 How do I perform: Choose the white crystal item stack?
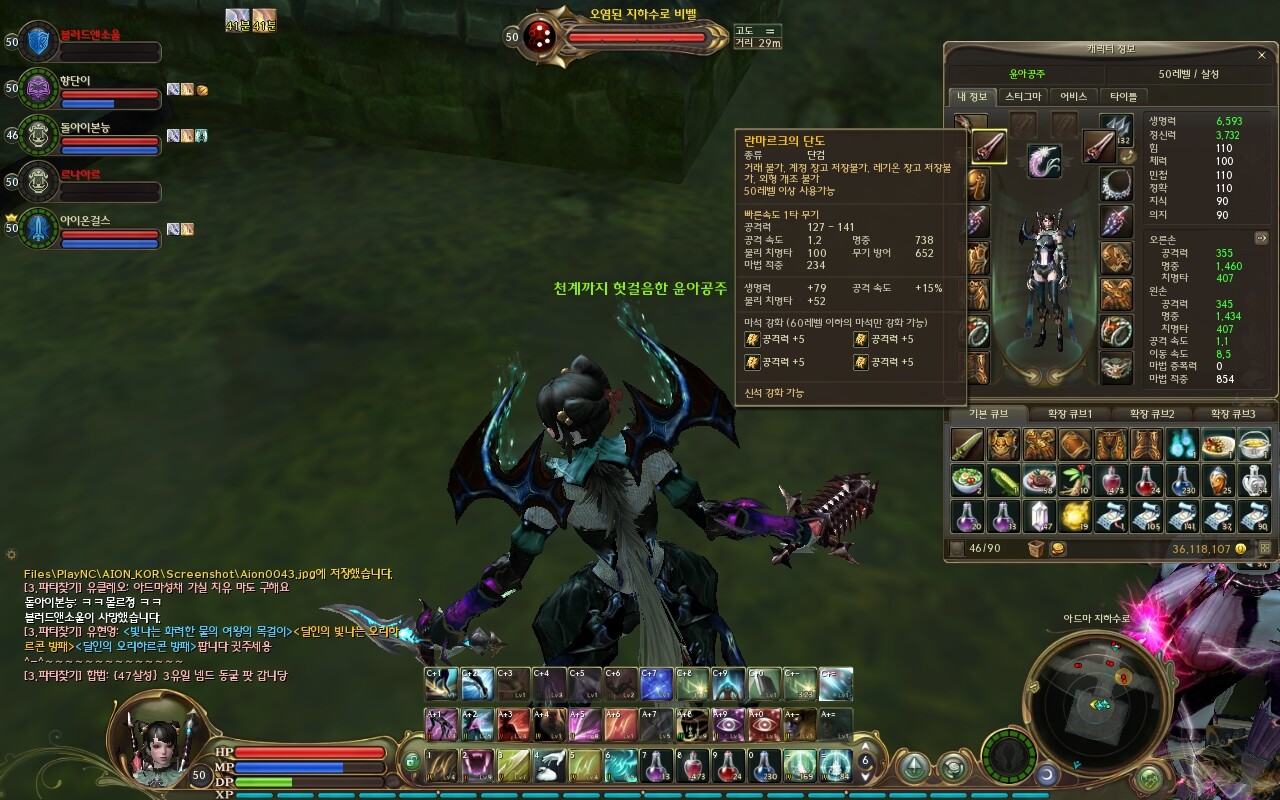[1040, 516]
